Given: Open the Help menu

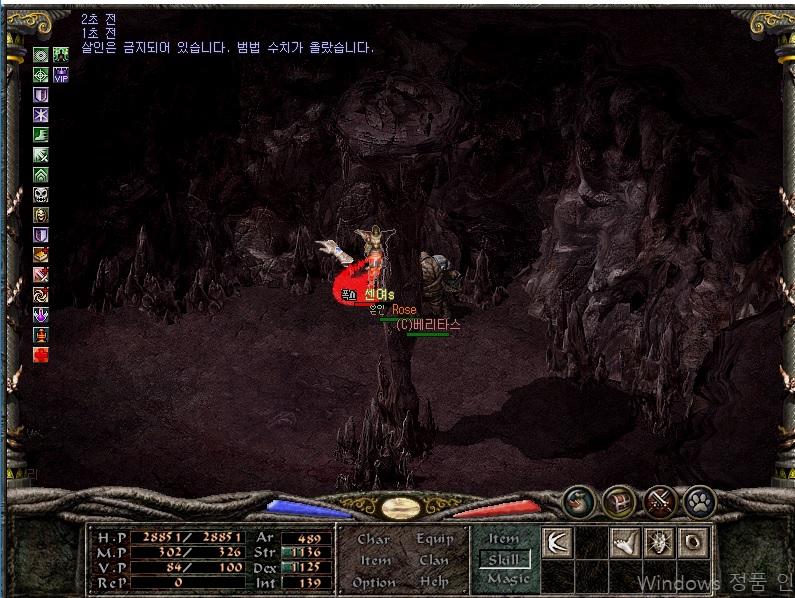Looking at the screenshot, I should pos(434,582).
